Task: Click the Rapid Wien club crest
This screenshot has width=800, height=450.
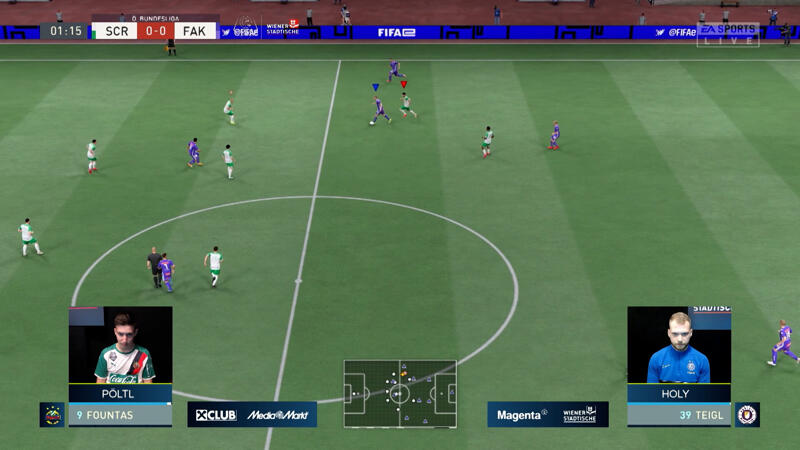Action: (52, 414)
